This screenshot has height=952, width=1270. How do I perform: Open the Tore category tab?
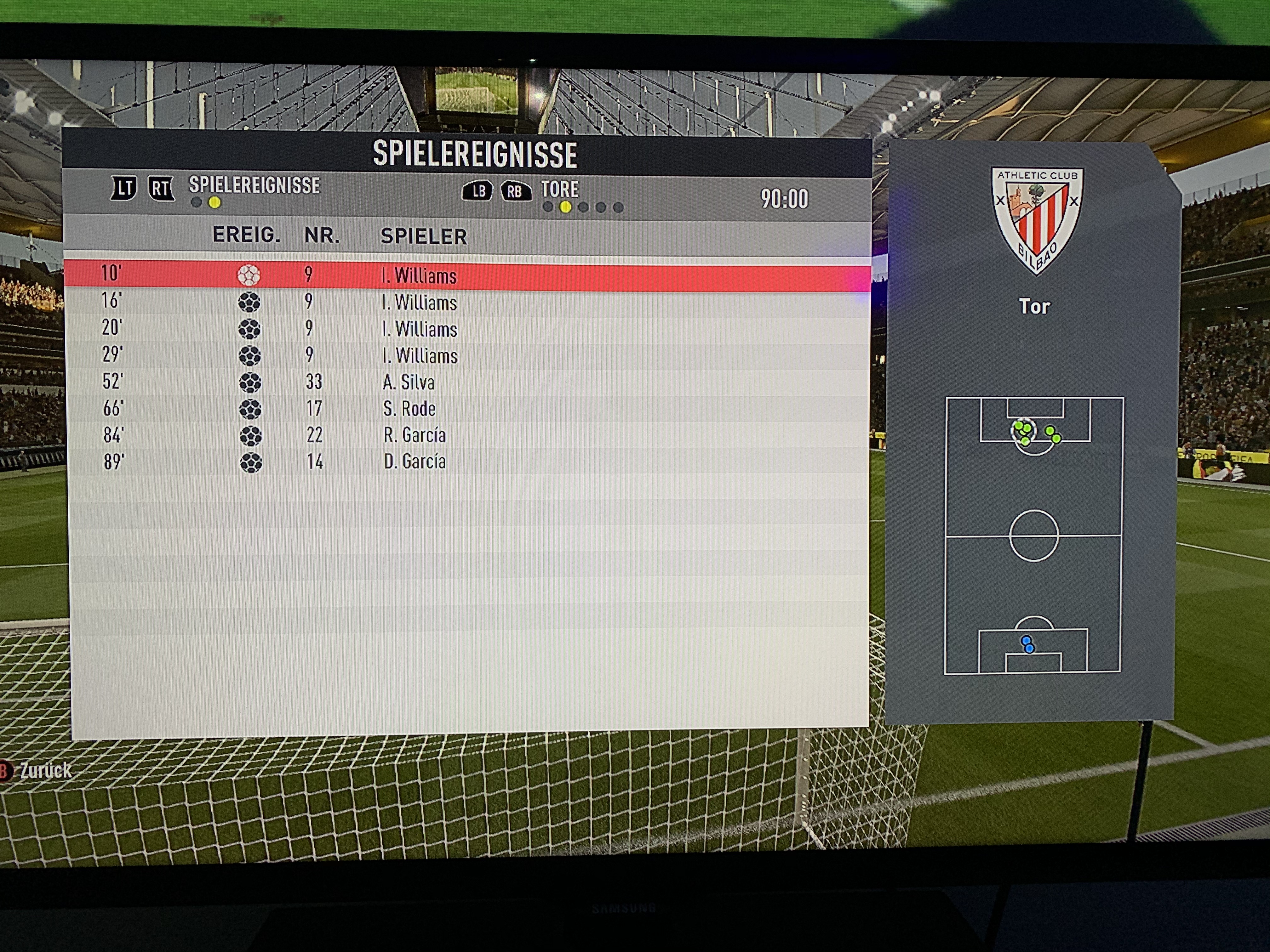560,190
